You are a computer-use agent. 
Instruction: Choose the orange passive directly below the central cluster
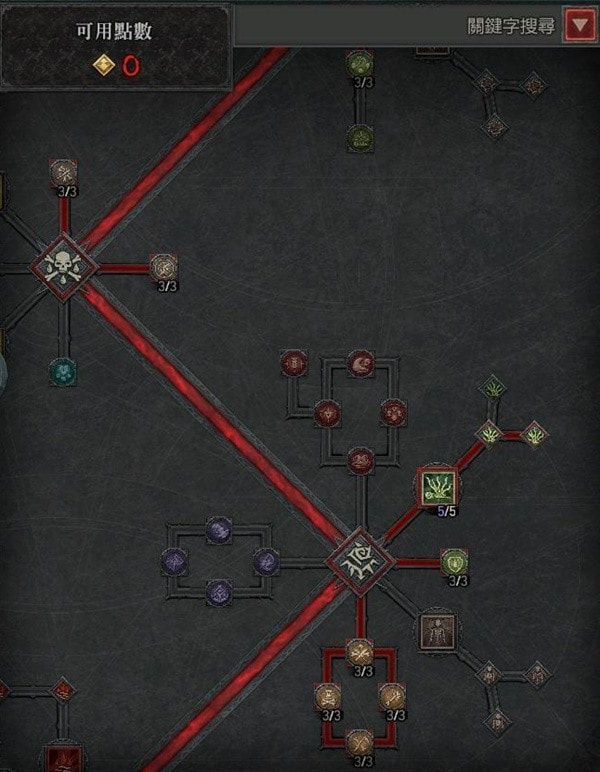click(x=360, y=651)
